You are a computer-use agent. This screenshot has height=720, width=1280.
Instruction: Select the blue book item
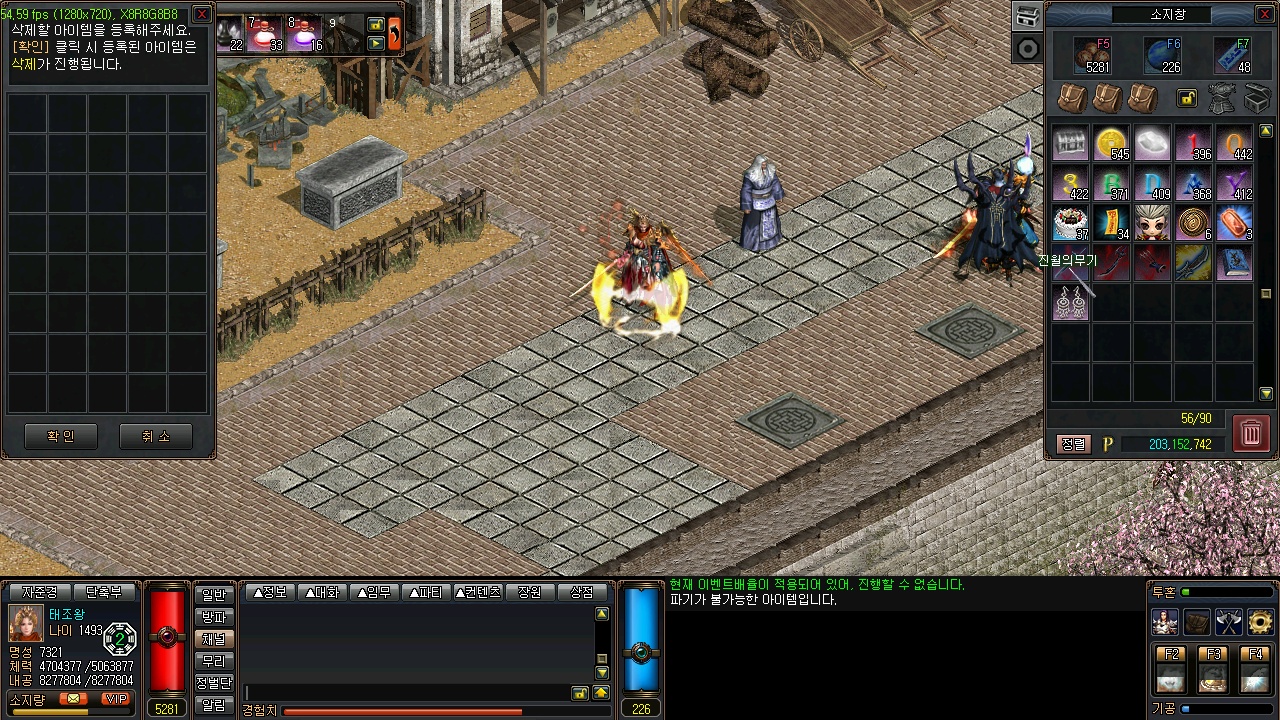1234,262
